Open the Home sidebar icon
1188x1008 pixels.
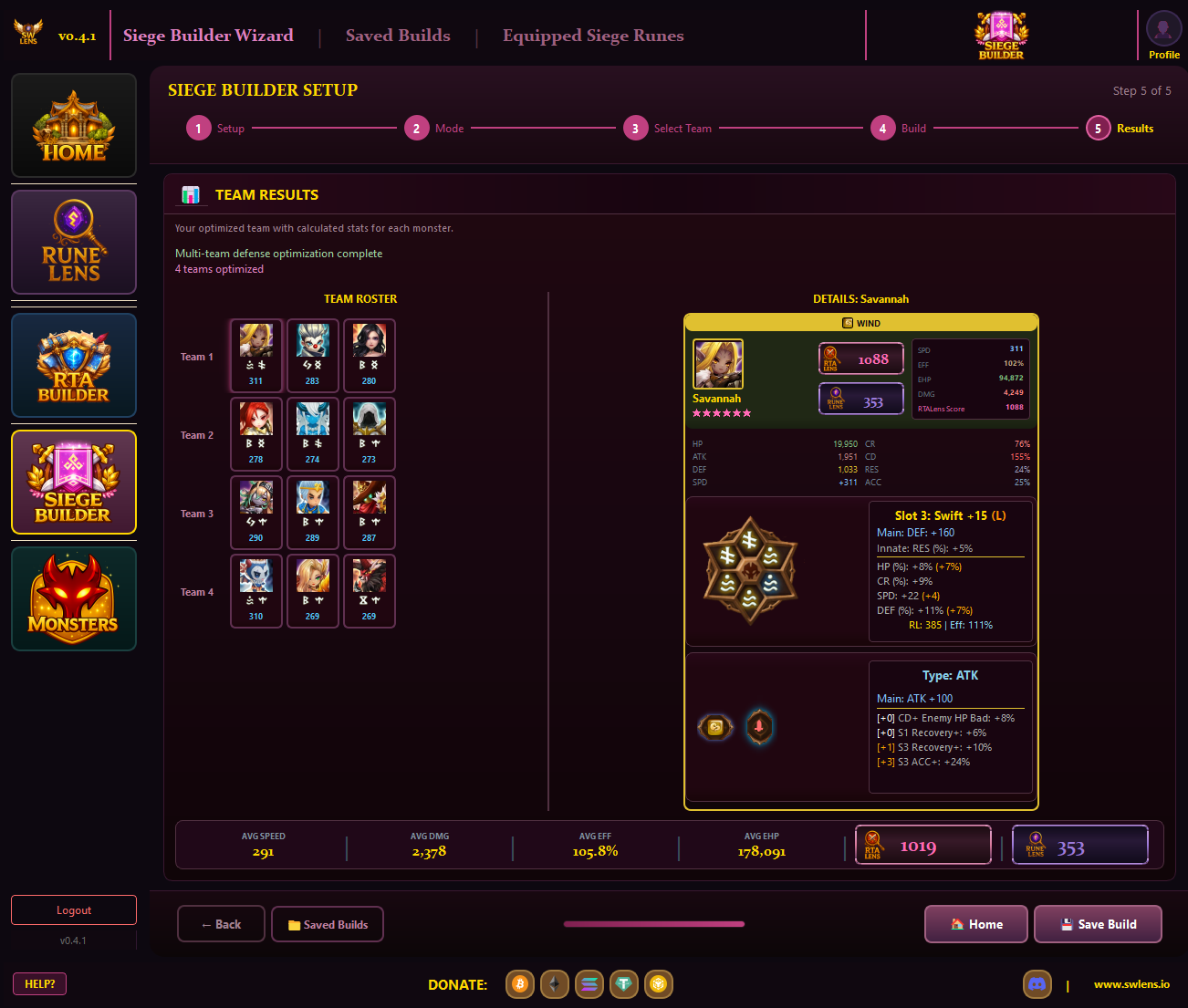[73, 125]
